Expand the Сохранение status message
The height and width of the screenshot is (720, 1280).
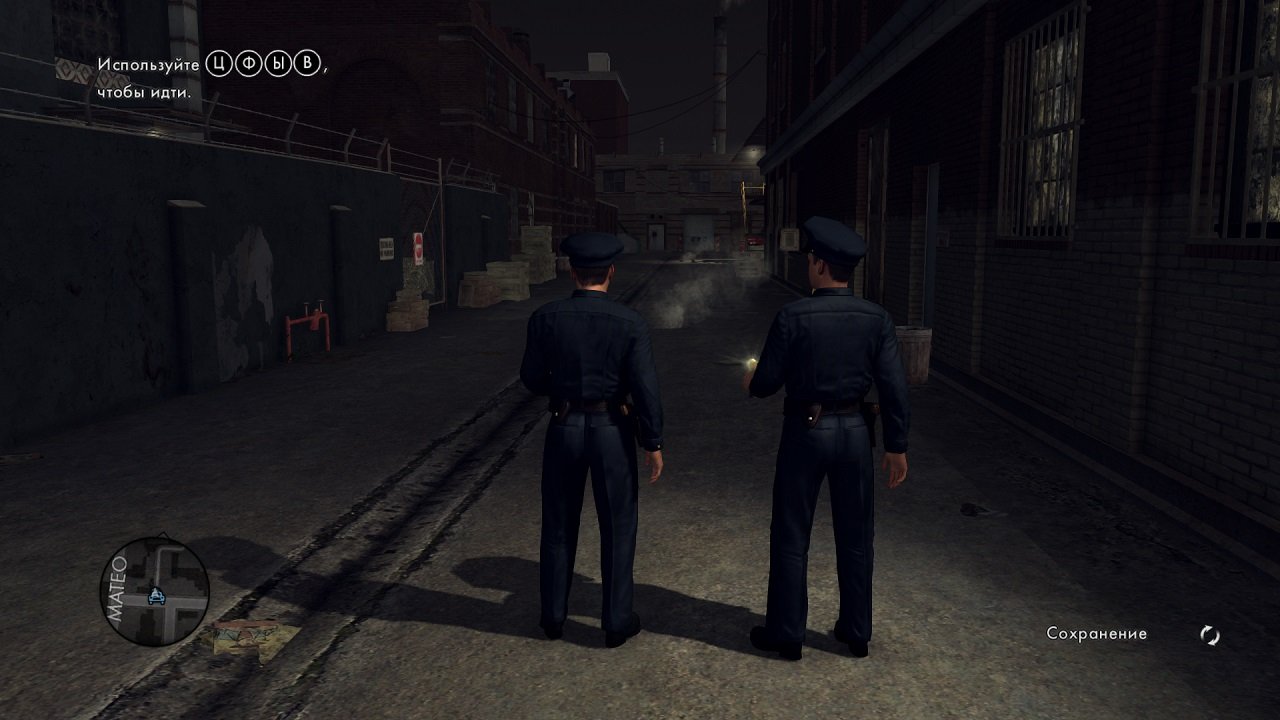[x=1095, y=634]
